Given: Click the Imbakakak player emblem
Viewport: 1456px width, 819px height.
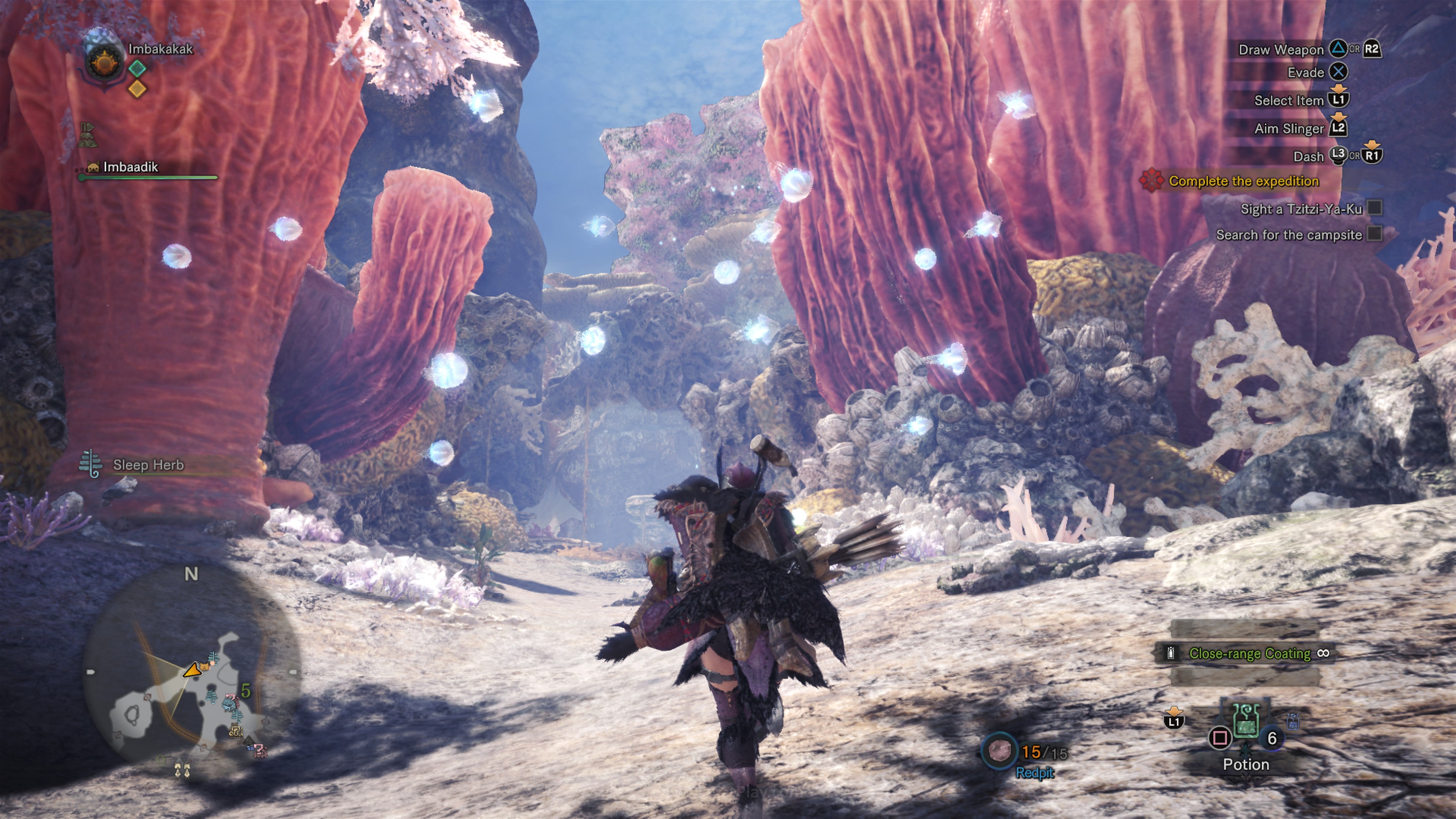Looking at the screenshot, I should (x=104, y=61).
